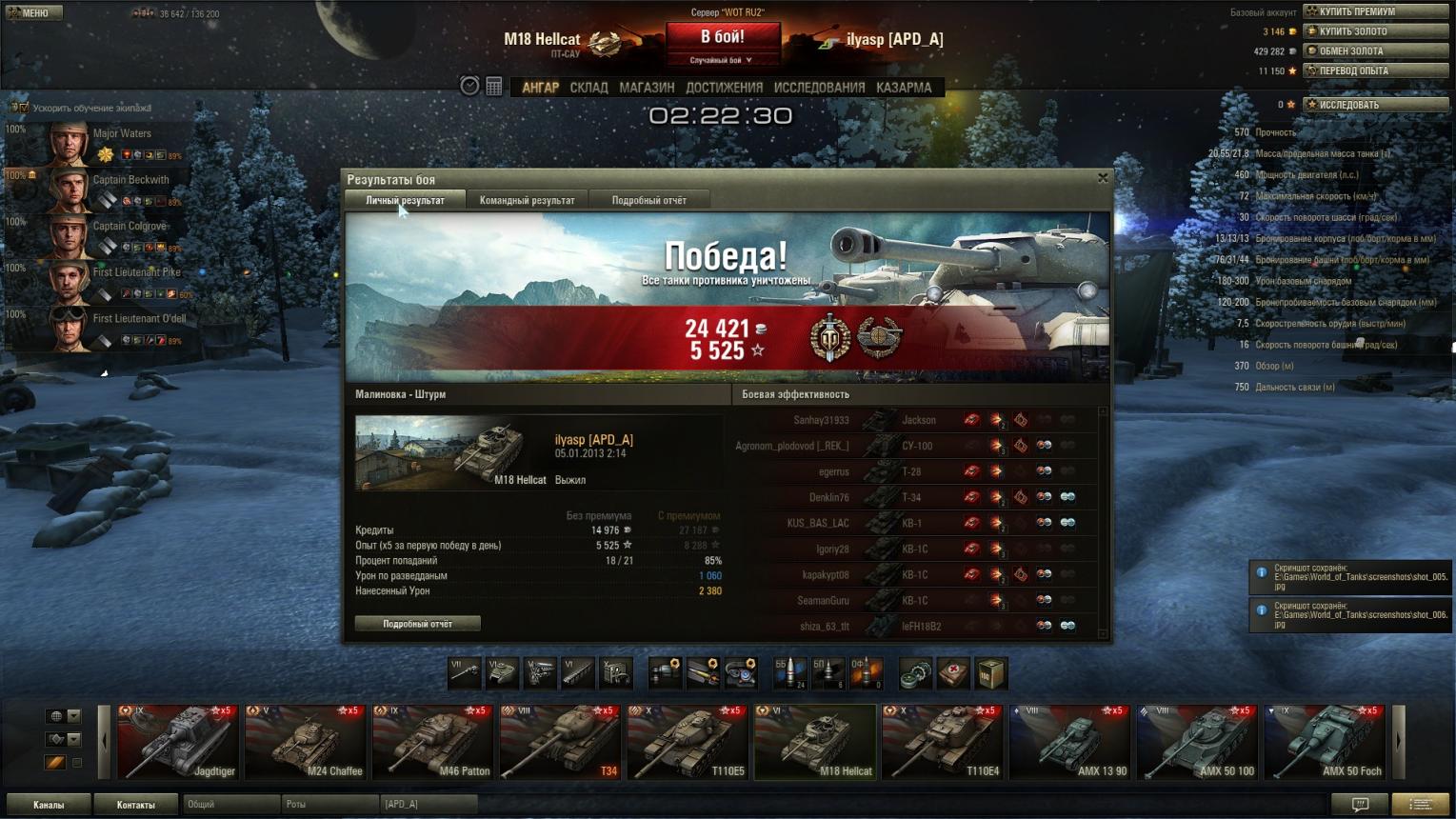The height and width of the screenshot is (819, 1456).
Task: Open ОБМЕН ЗОЛОТА exchange
Action: coord(1375,51)
